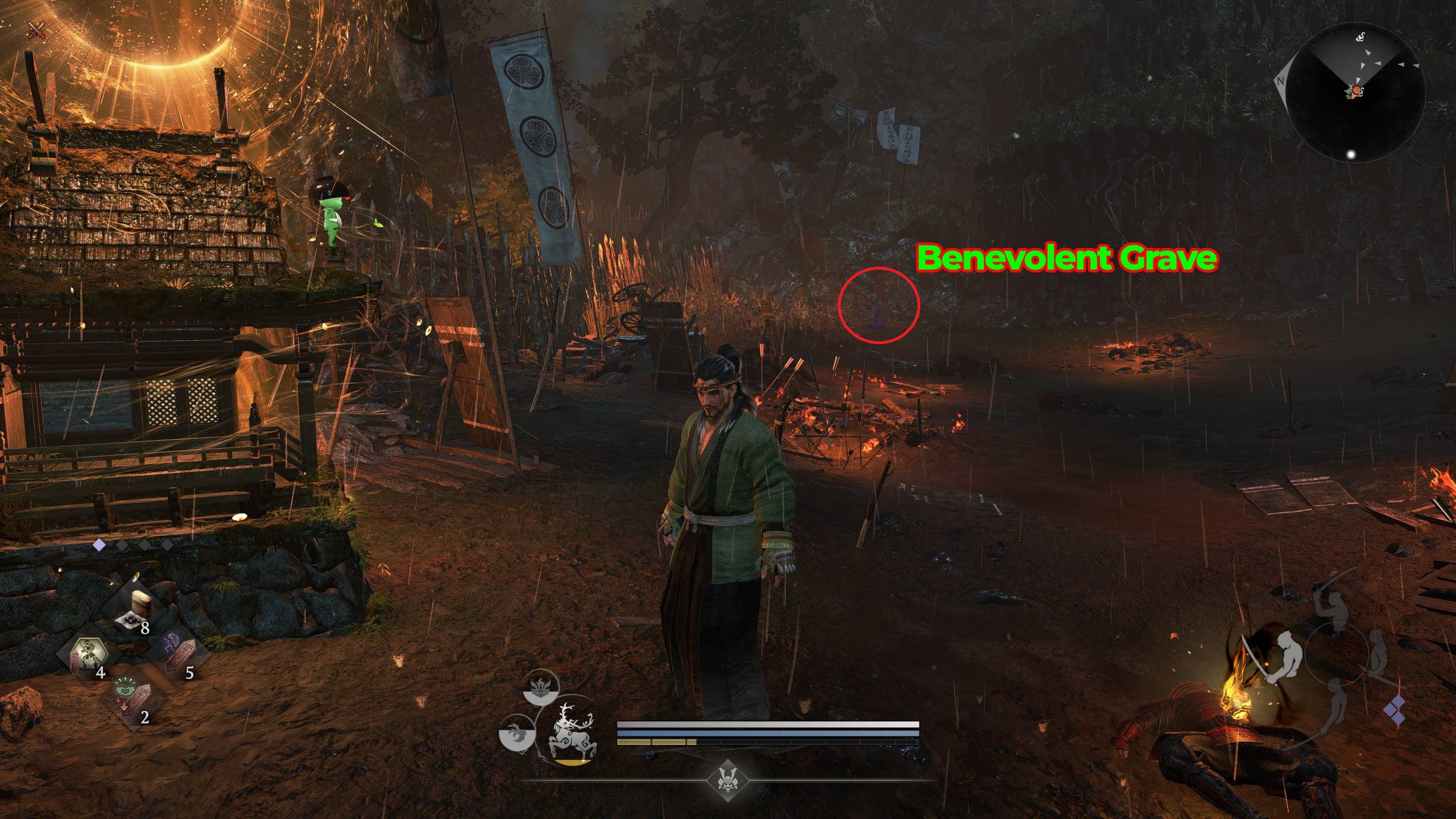Select the deer guardian spirit emblem
This screenshot has height=819, width=1456.
click(x=570, y=731)
